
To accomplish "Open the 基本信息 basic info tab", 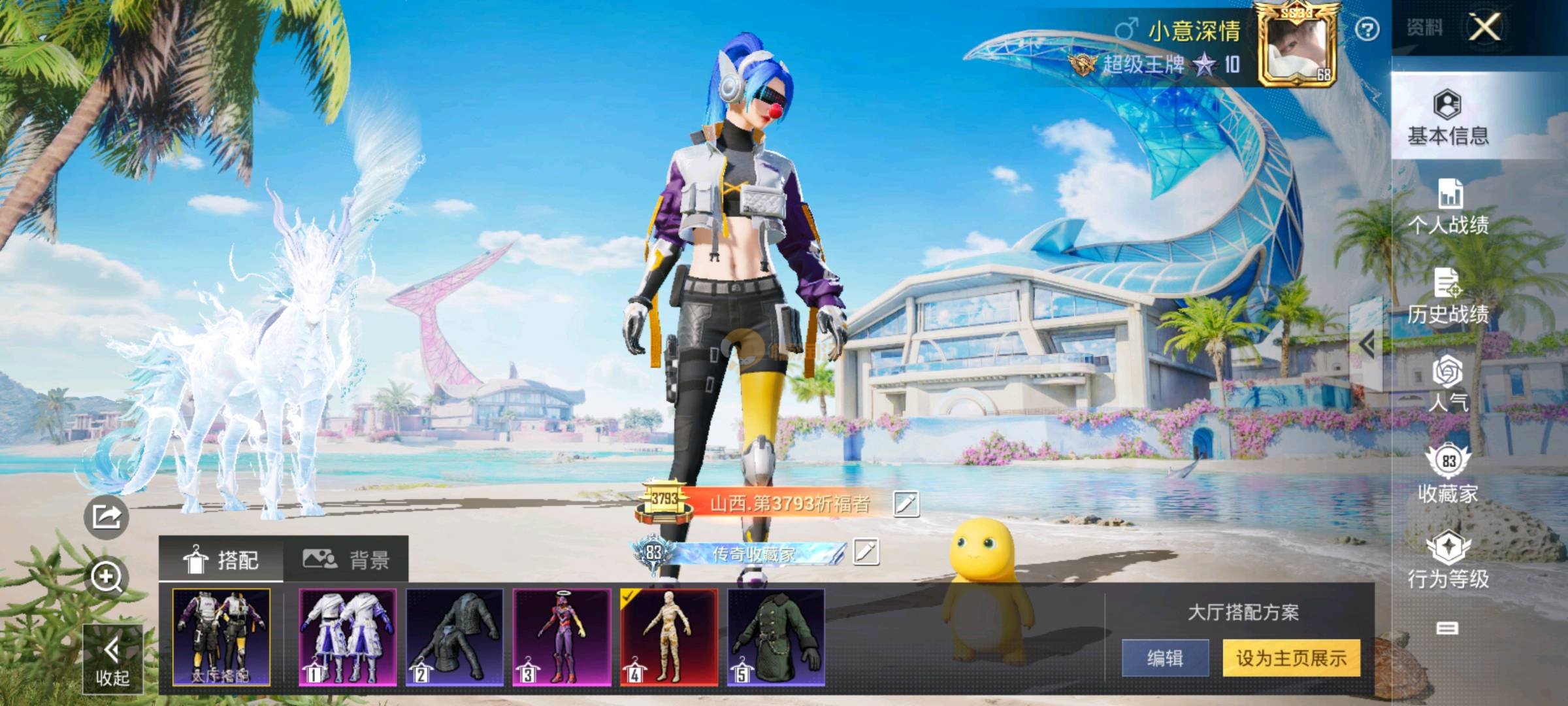I will 1448,117.
